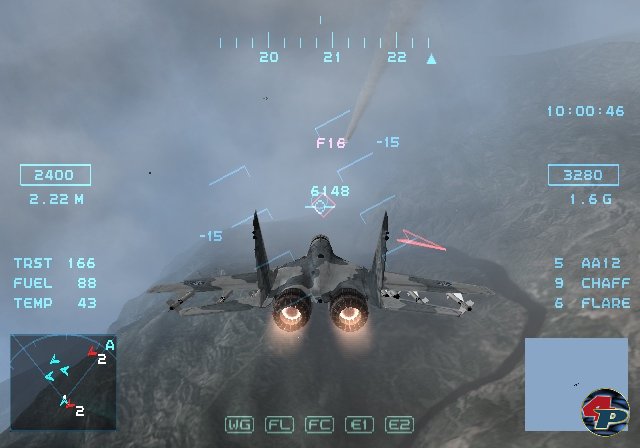Click the F16 target label
Viewport: 640px width, 448px height.
pos(331,143)
